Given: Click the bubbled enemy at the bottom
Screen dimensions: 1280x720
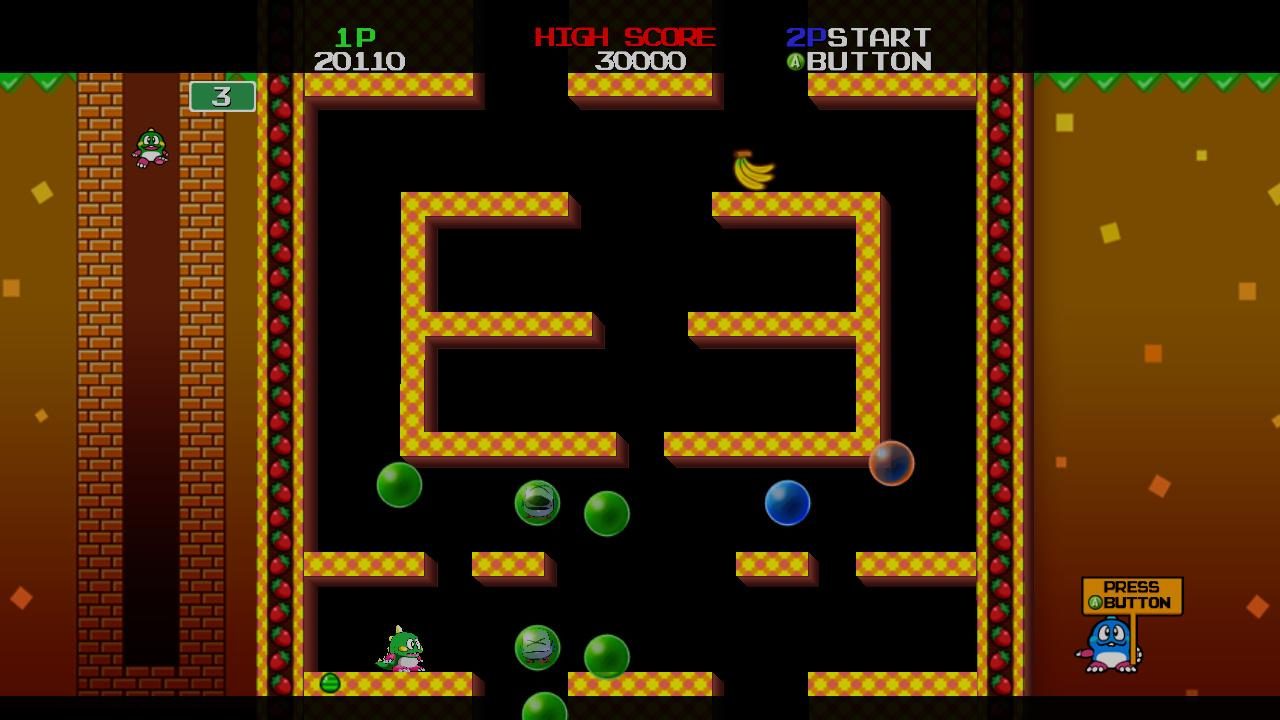Looking at the screenshot, I should (x=535, y=647).
